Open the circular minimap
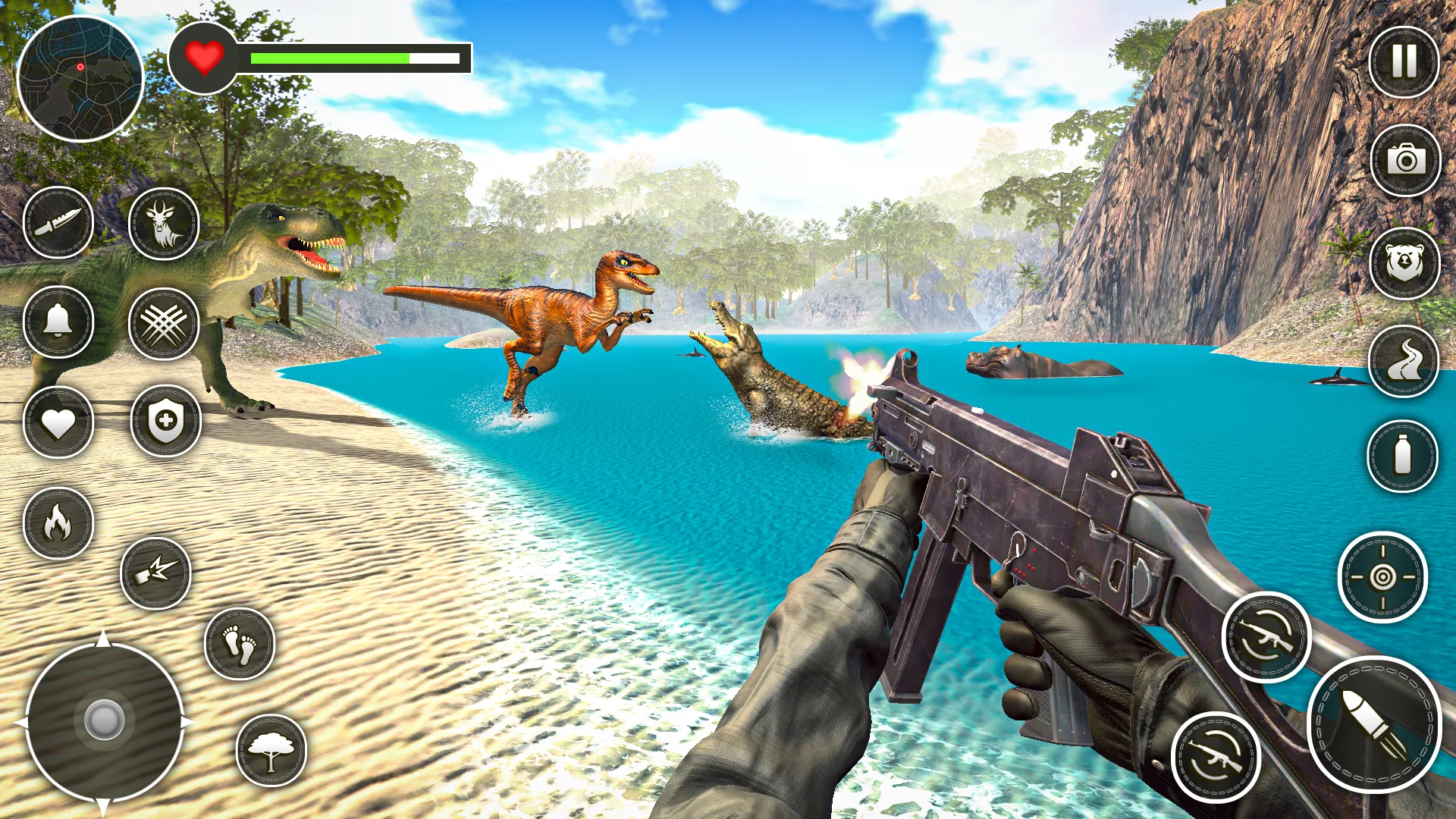Image resolution: width=1456 pixels, height=819 pixels. coord(80,78)
